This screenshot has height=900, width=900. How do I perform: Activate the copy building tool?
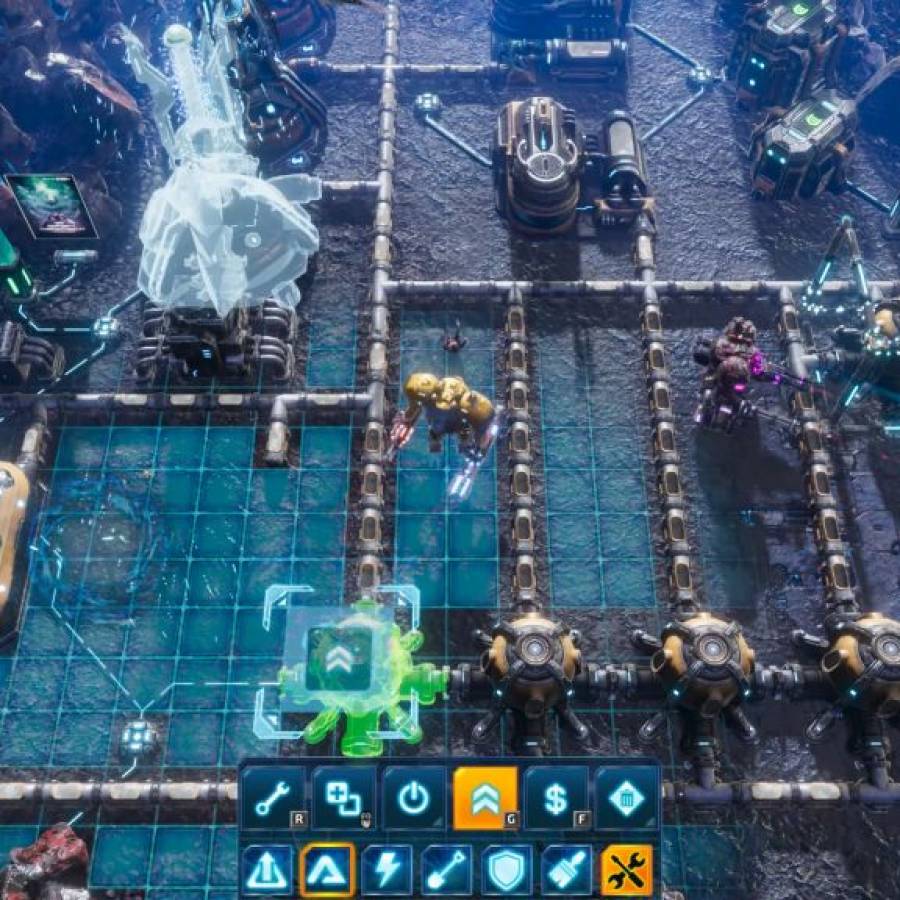point(344,798)
